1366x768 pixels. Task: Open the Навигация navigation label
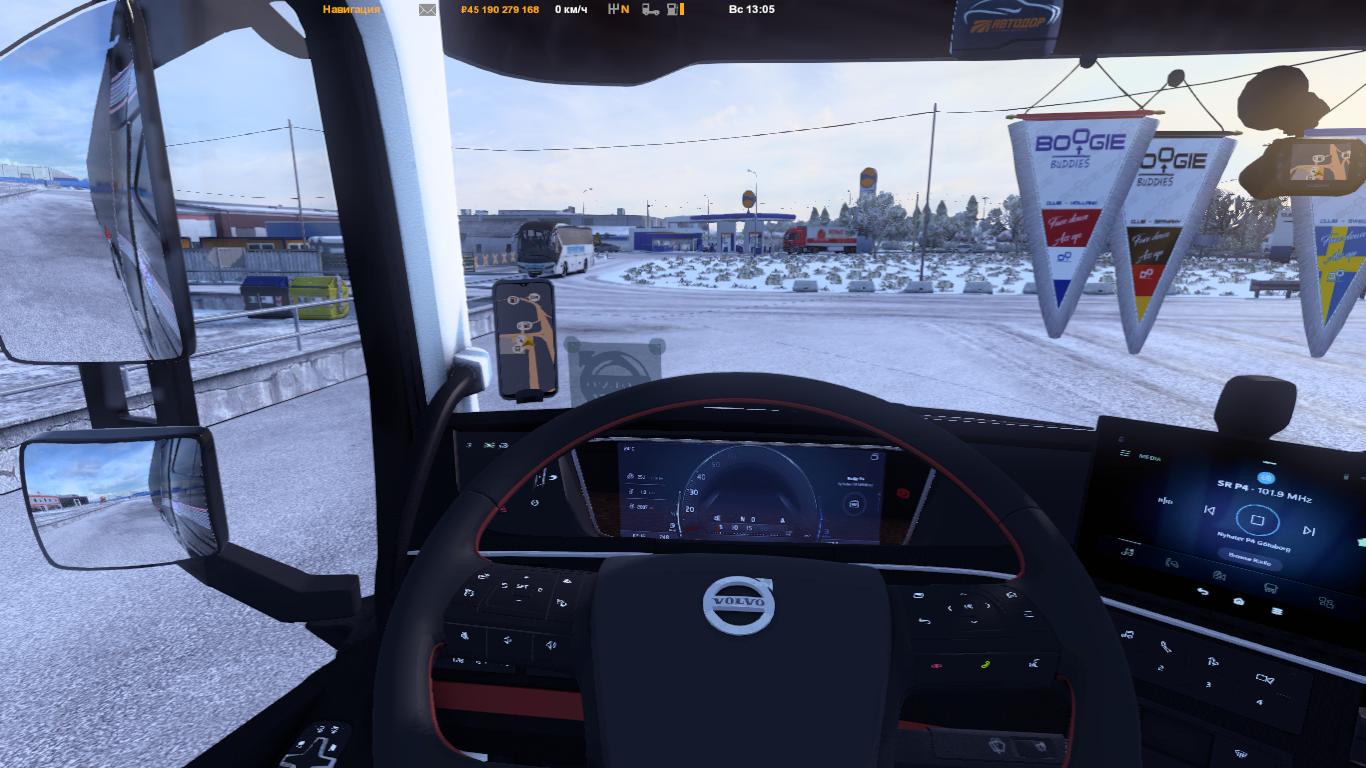tap(351, 9)
